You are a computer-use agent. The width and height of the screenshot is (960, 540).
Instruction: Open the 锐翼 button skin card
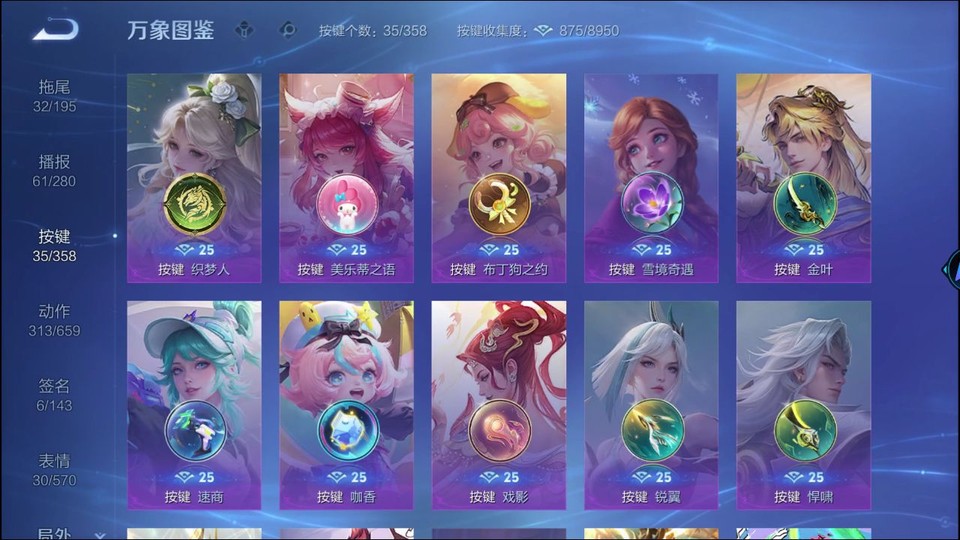[x=651, y=405]
